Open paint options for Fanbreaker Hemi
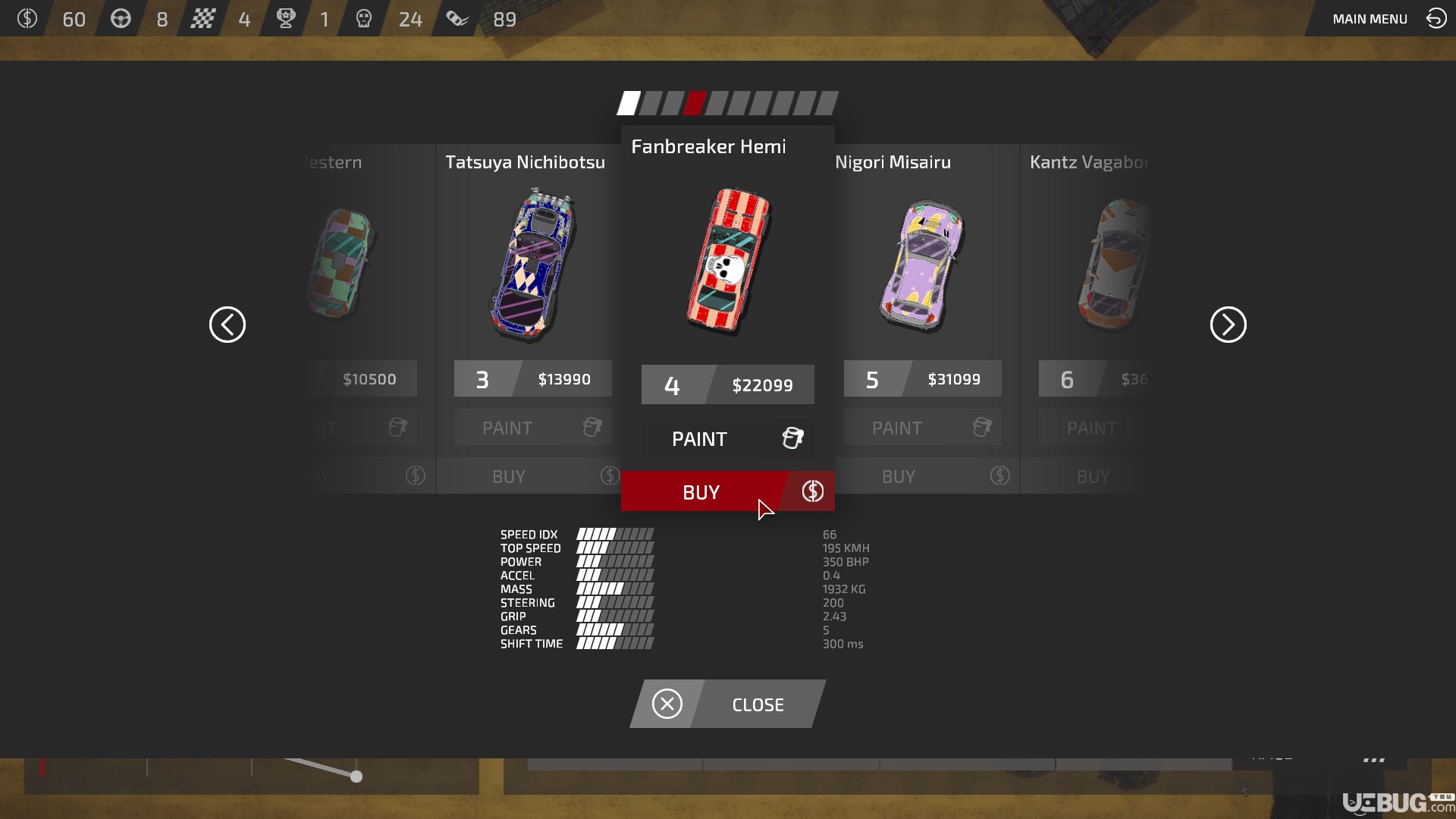 [726, 438]
